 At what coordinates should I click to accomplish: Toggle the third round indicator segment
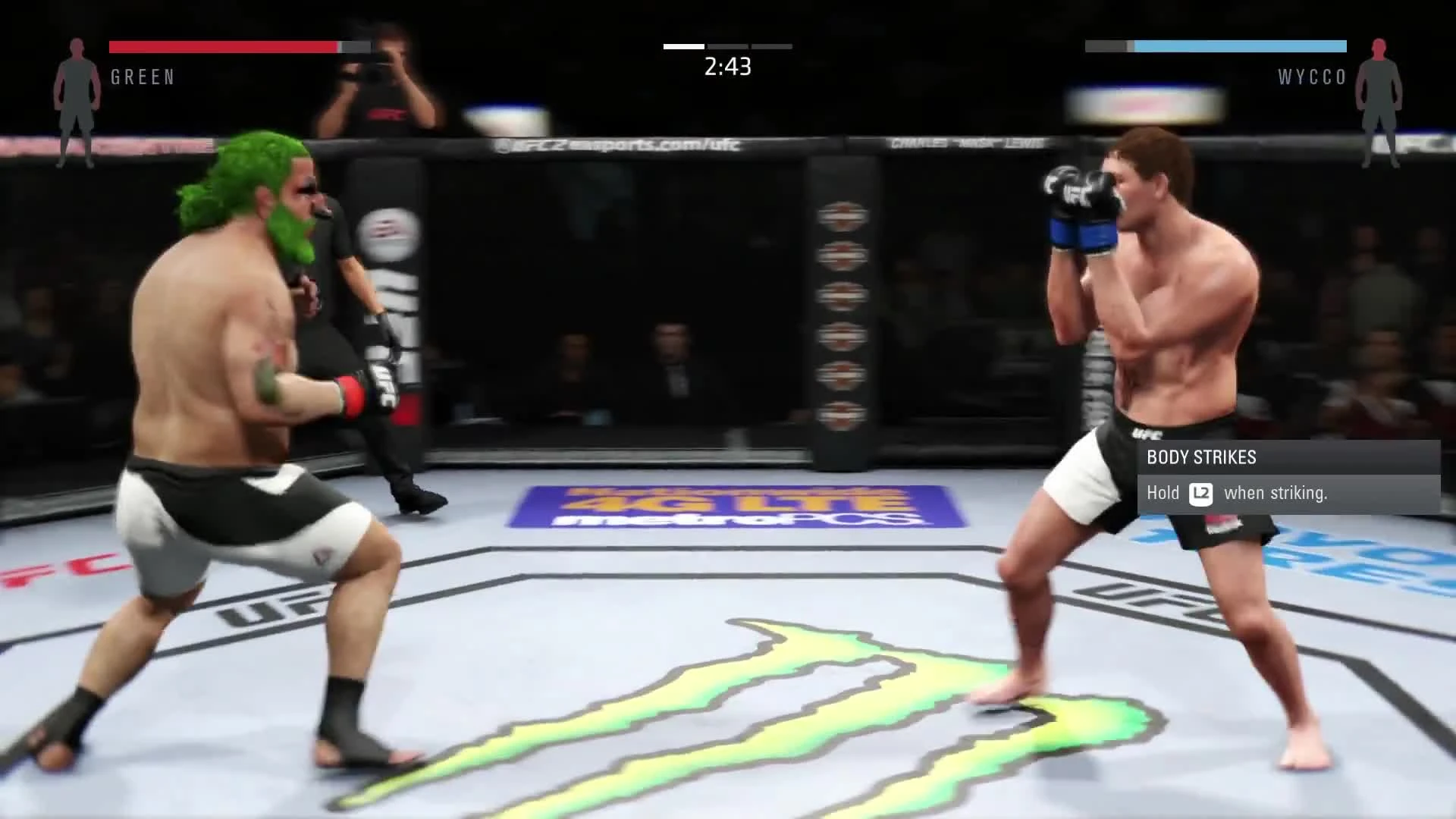coord(770,46)
